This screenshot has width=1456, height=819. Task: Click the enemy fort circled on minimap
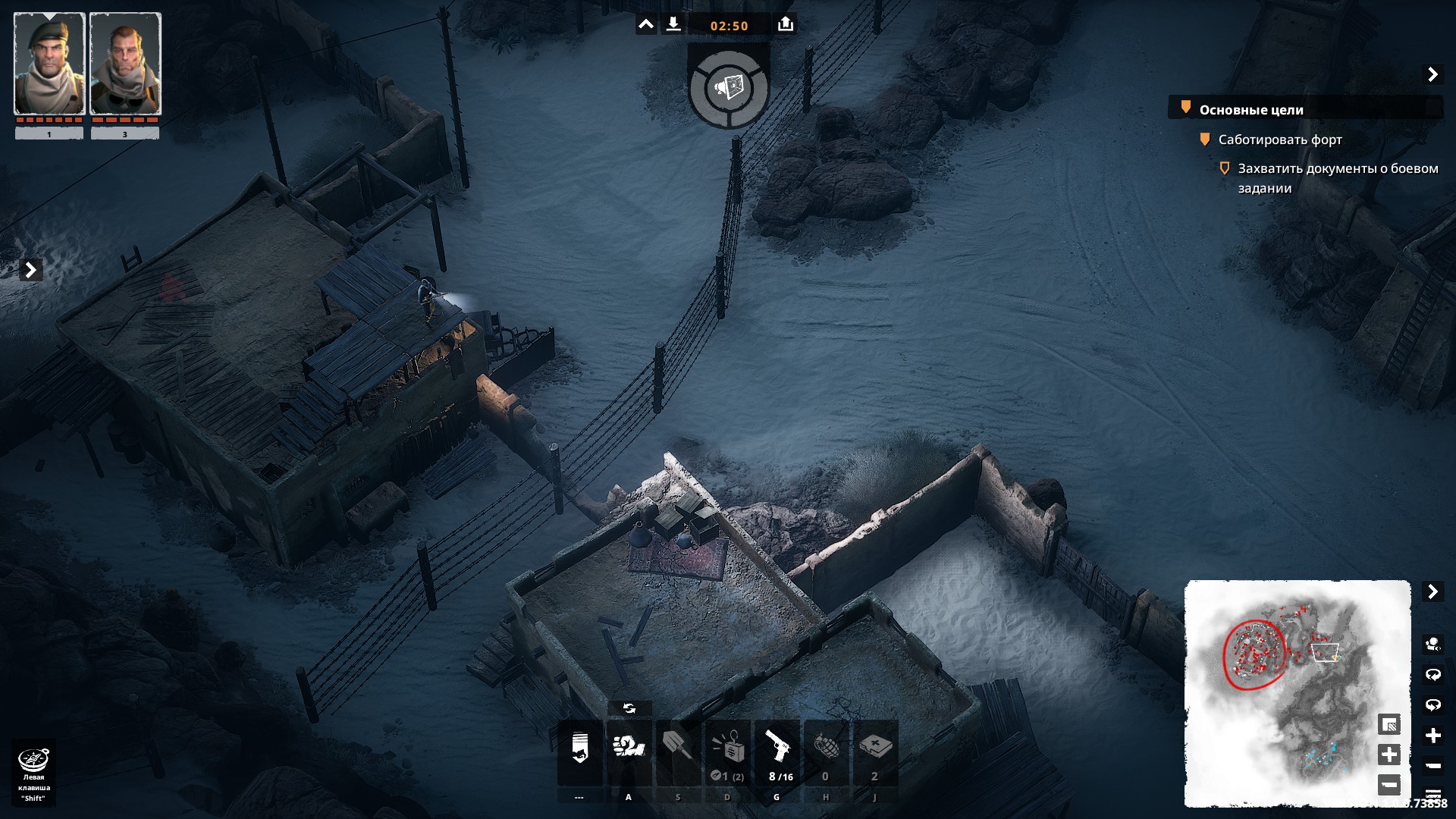1253,654
